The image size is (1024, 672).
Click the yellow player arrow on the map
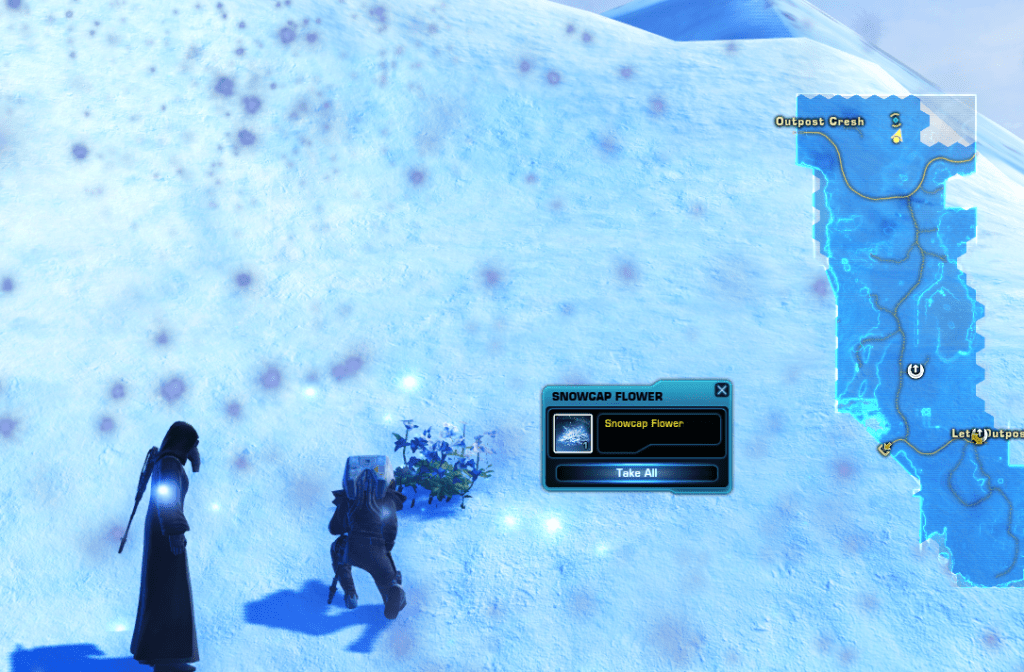[x=898, y=136]
